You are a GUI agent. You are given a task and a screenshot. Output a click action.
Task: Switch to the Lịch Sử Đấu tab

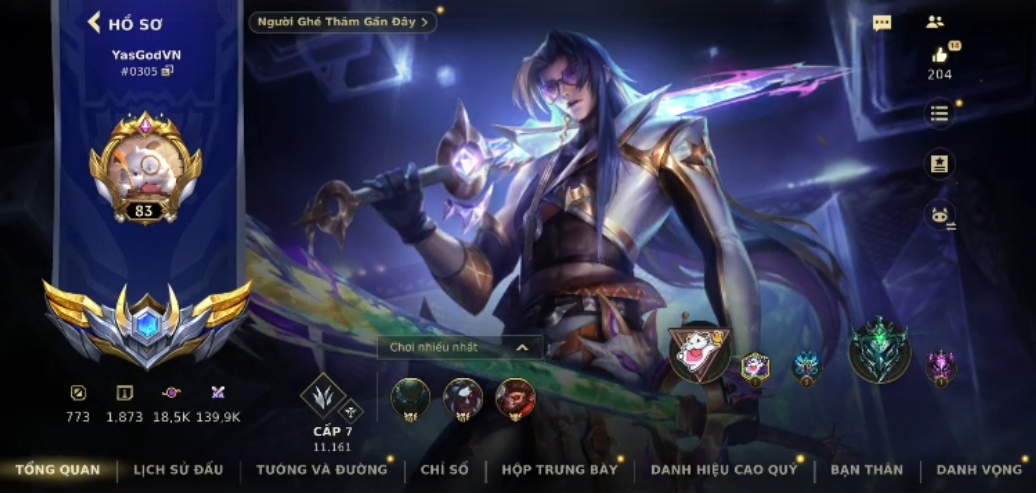[179, 469]
